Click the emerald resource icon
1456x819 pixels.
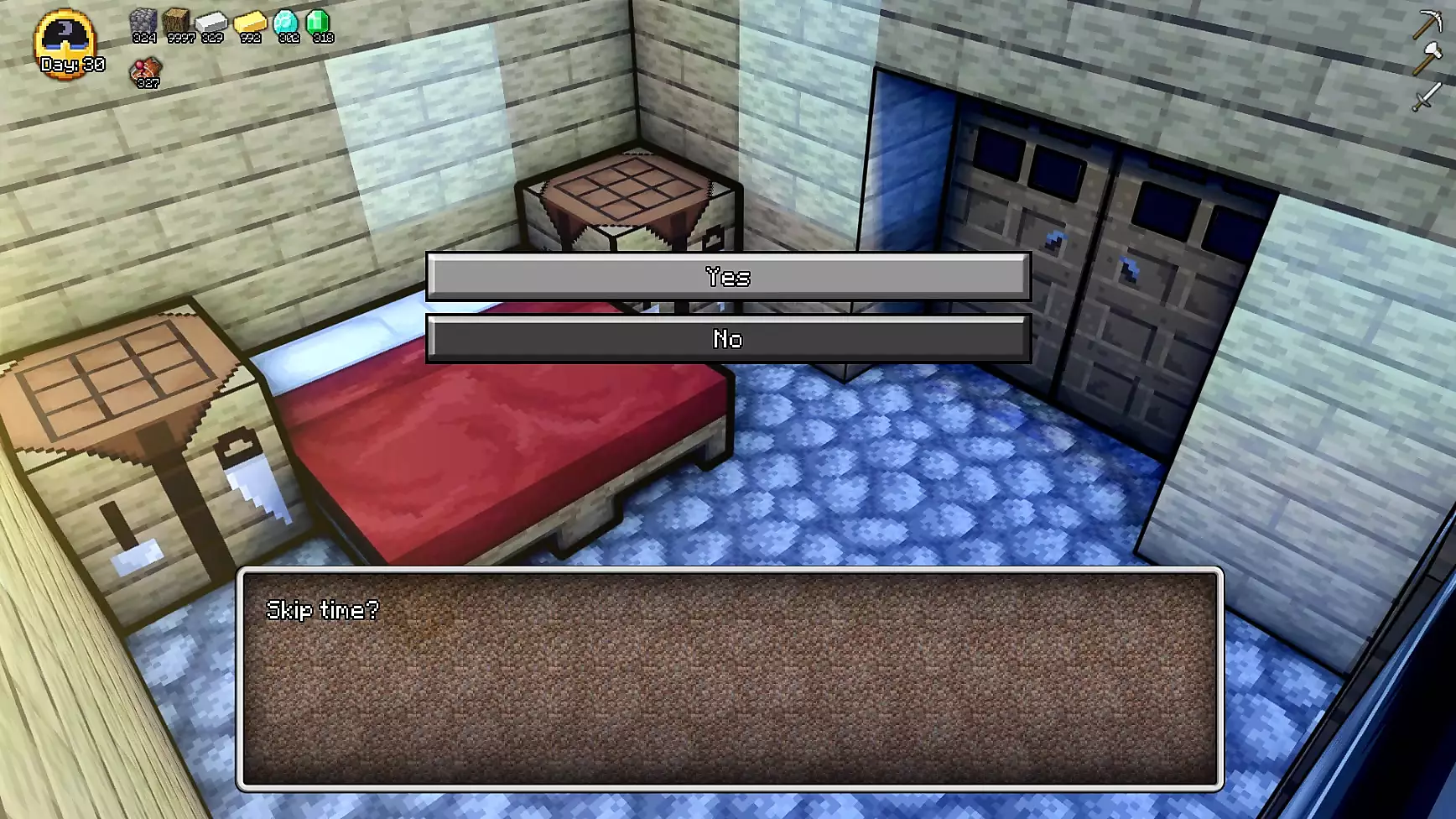319,23
